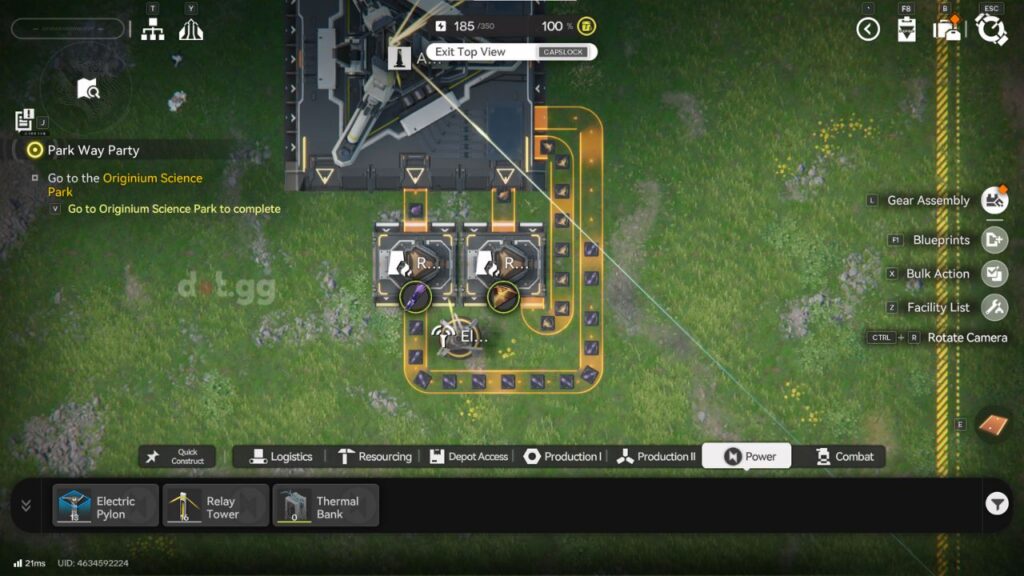Switch to the Resourcing tab
This screenshot has height=576, width=1024.
click(374, 456)
